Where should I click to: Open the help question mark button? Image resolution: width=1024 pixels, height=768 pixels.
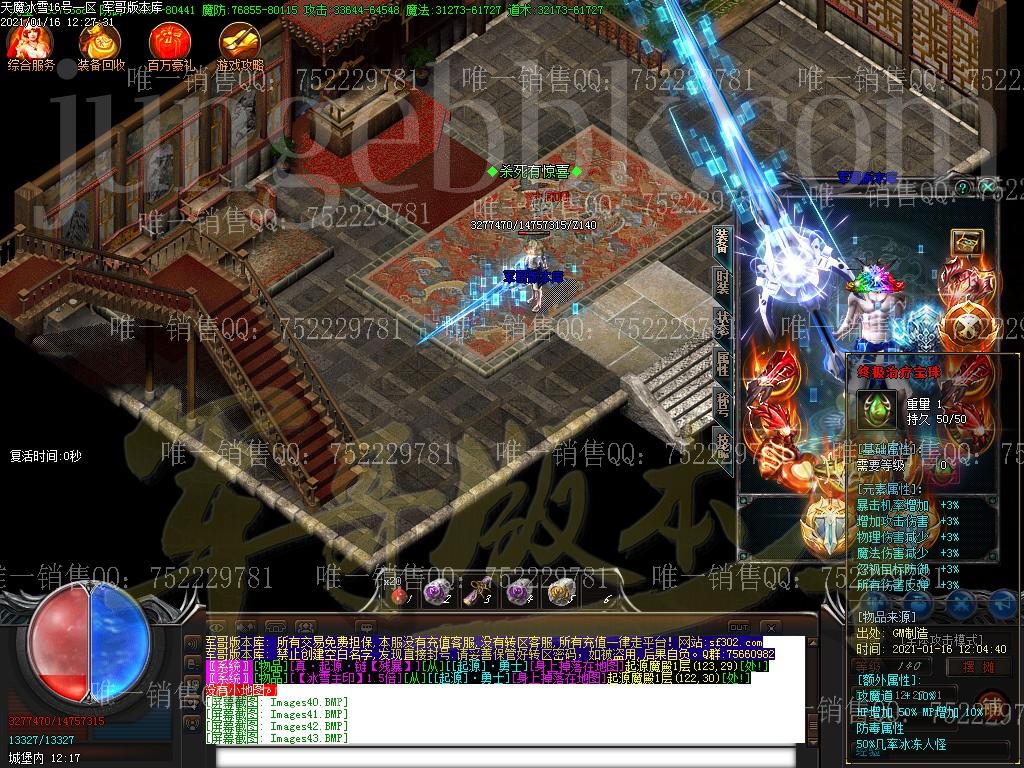(963, 187)
